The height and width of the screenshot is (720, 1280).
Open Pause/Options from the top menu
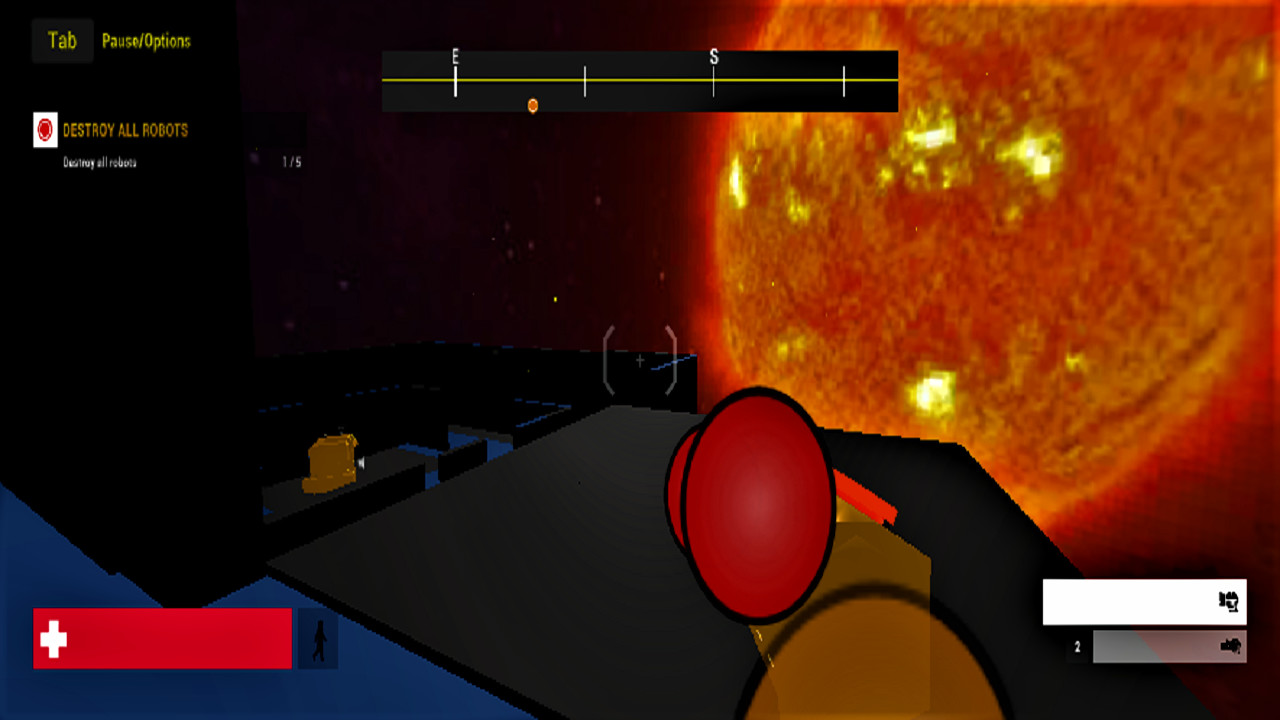coord(146,41)
